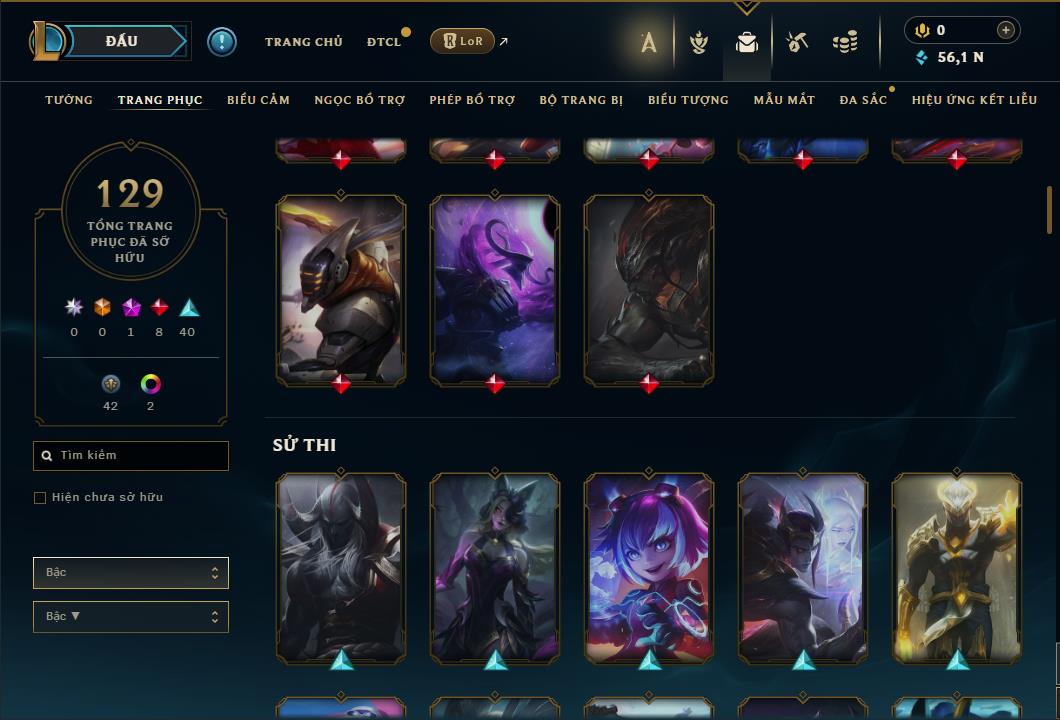This screenshot has width=1060, height=720.
Task: Click the blue exclamation alert icon
Action: coord(221,42)
